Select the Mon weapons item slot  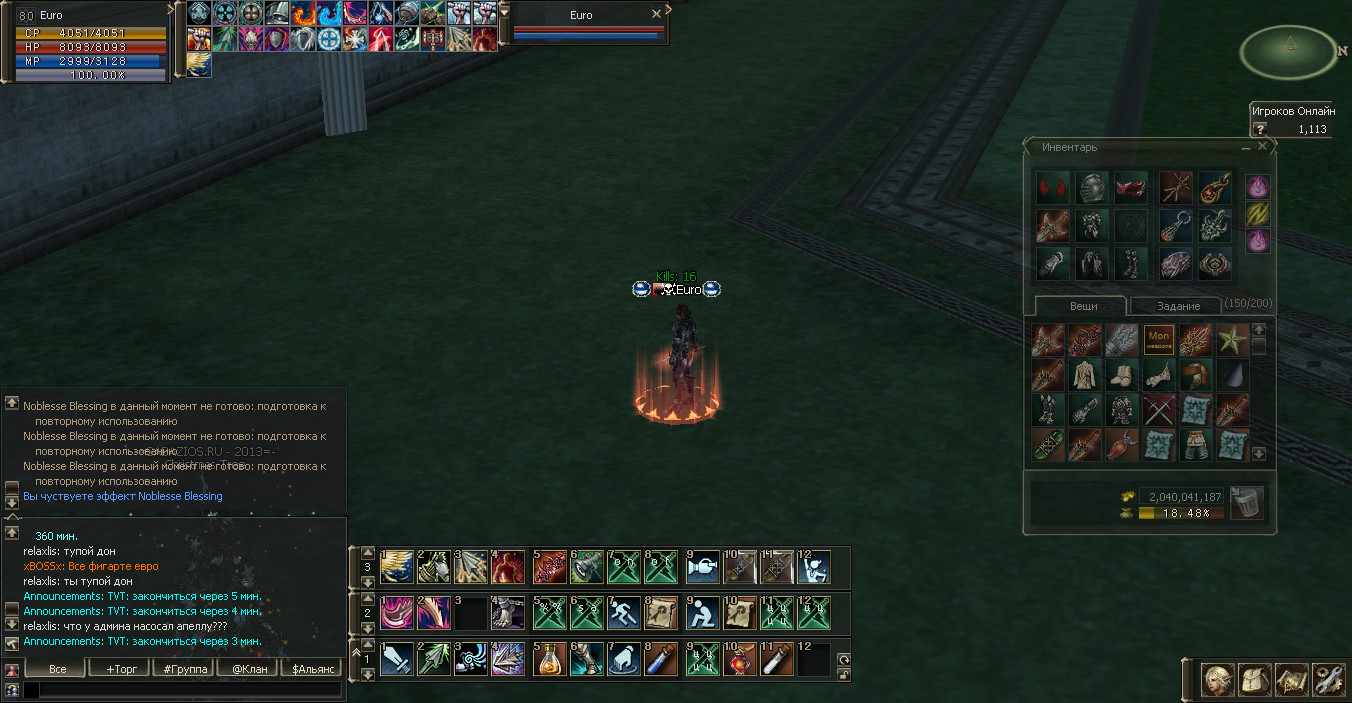1159,340
